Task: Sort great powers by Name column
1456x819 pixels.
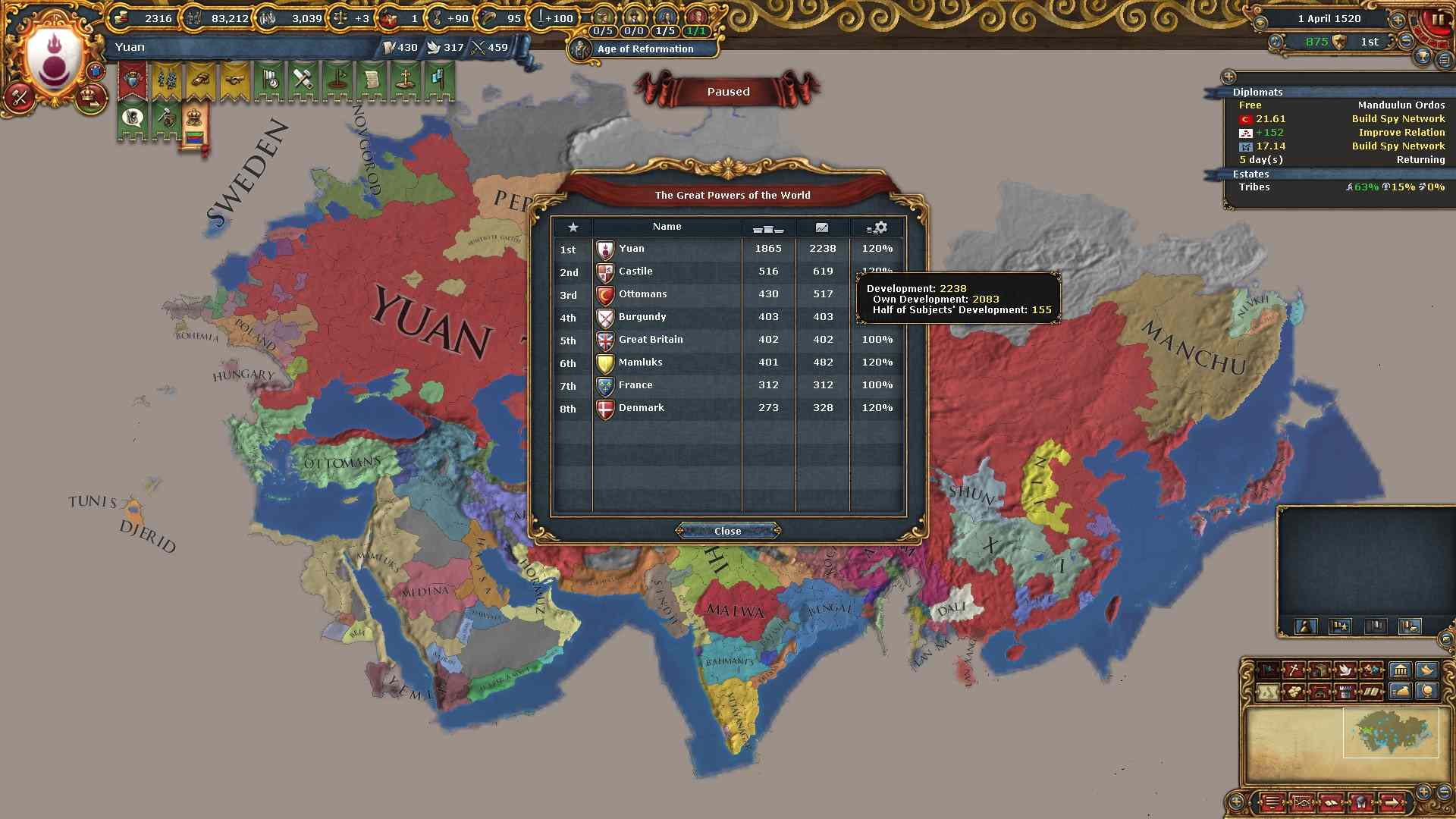Action: point(667,227)
